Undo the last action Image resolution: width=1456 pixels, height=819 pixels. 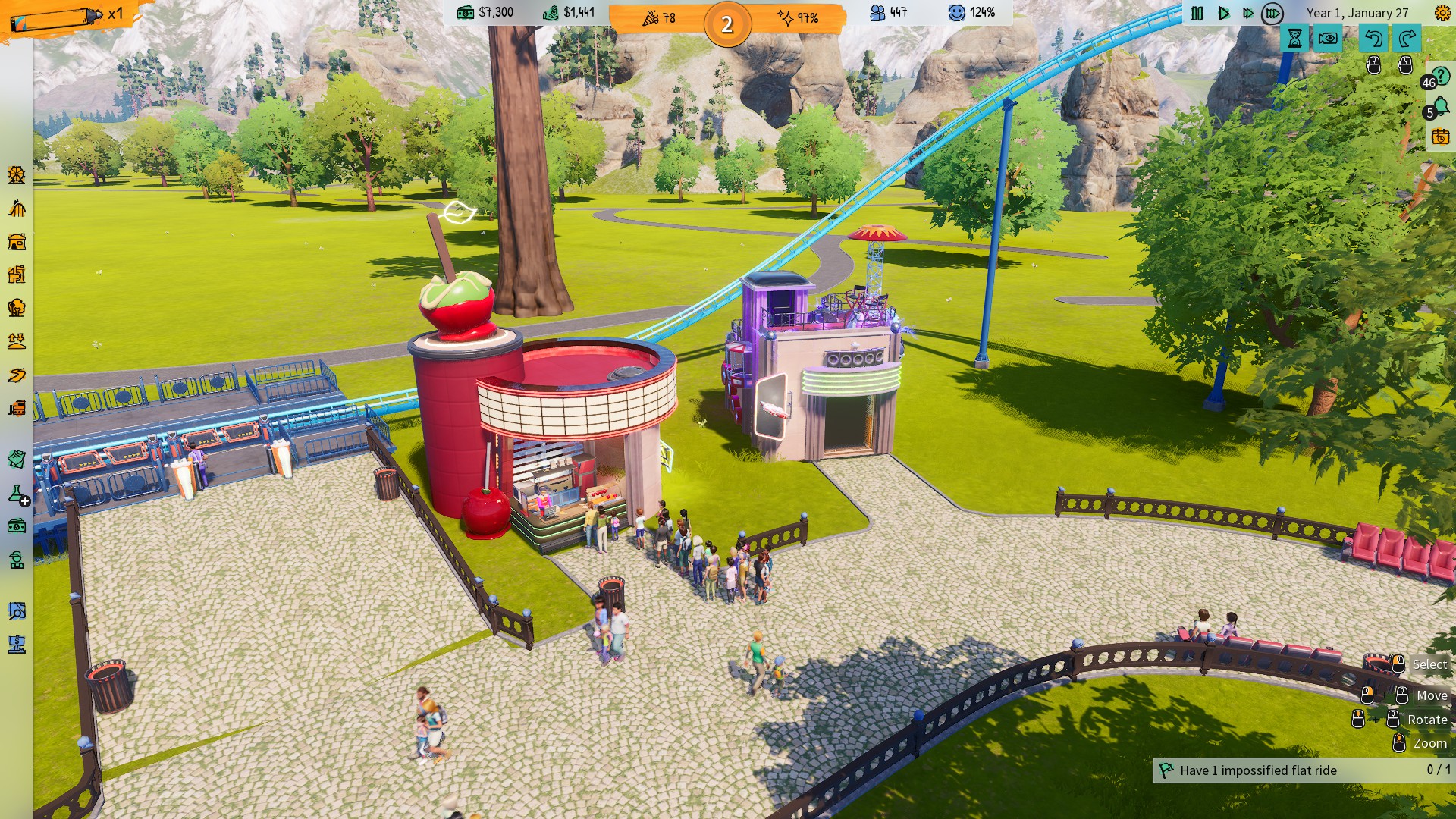point(1373,38)
